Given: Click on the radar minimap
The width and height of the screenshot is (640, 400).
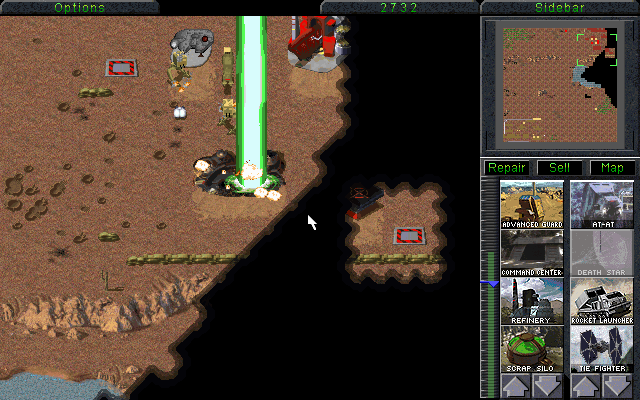Looking at the screenshot, I should coord(559,83).
